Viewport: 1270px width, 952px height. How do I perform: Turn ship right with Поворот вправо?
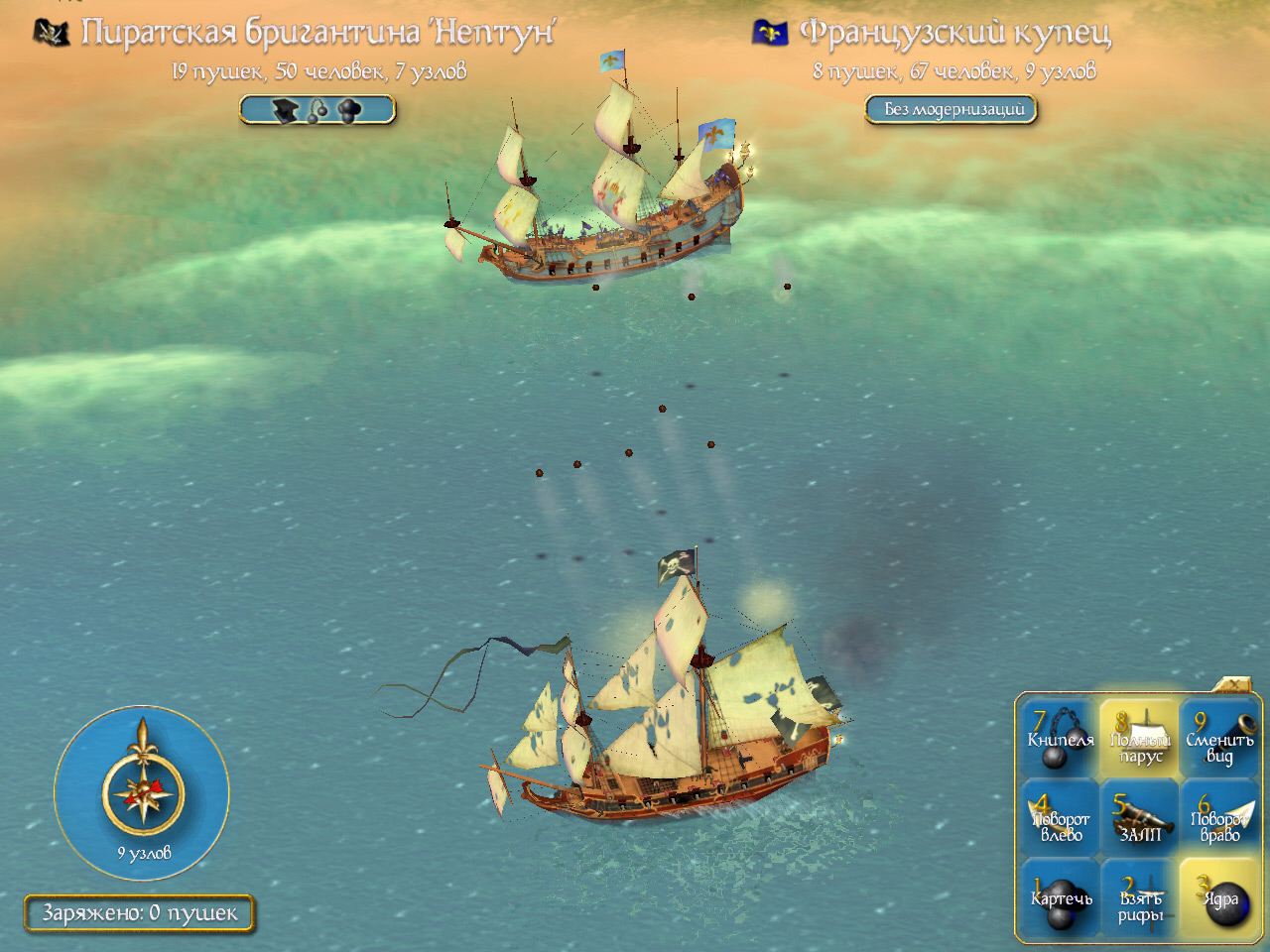pos(1219,818)
